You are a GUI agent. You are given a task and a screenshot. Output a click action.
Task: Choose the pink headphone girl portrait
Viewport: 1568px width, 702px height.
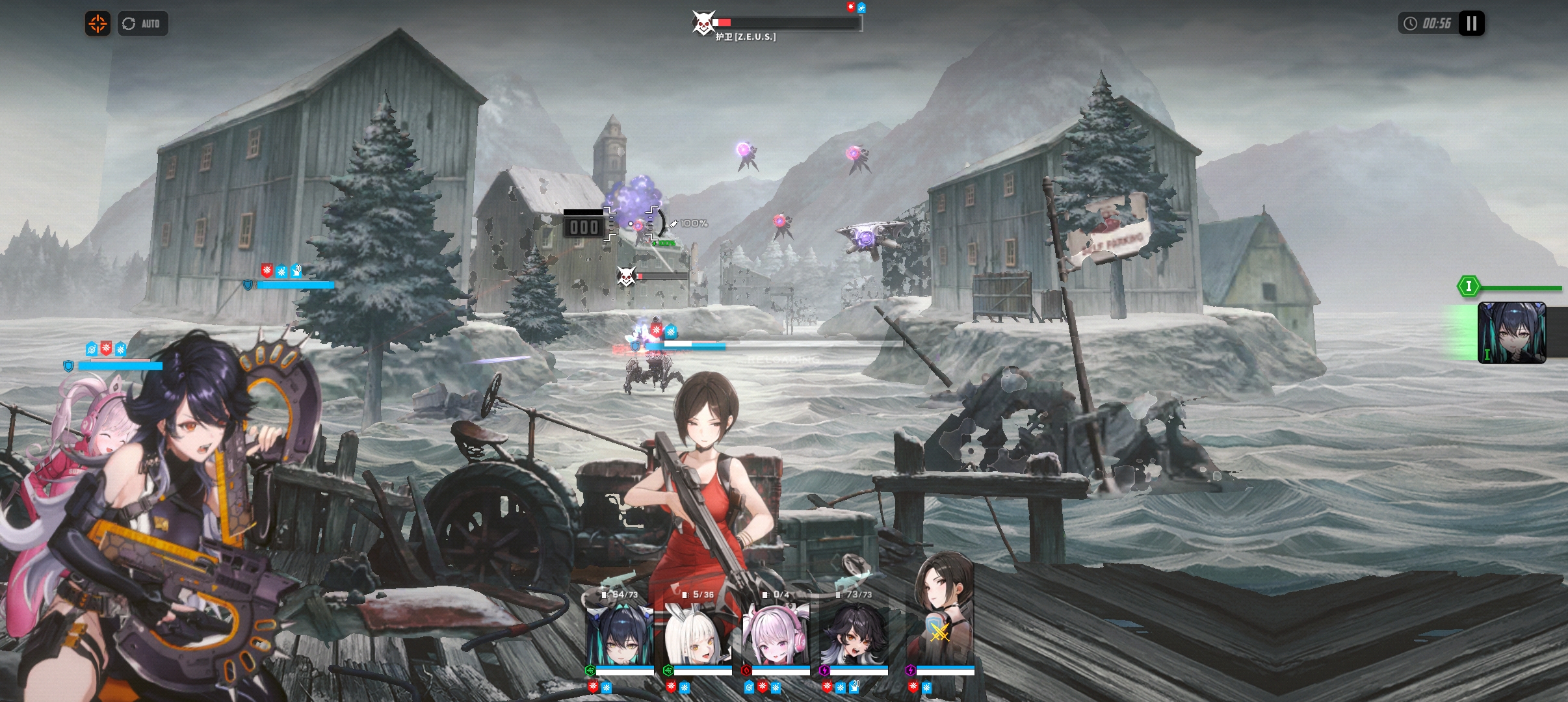pyautogui.click(x=776, y=634)
